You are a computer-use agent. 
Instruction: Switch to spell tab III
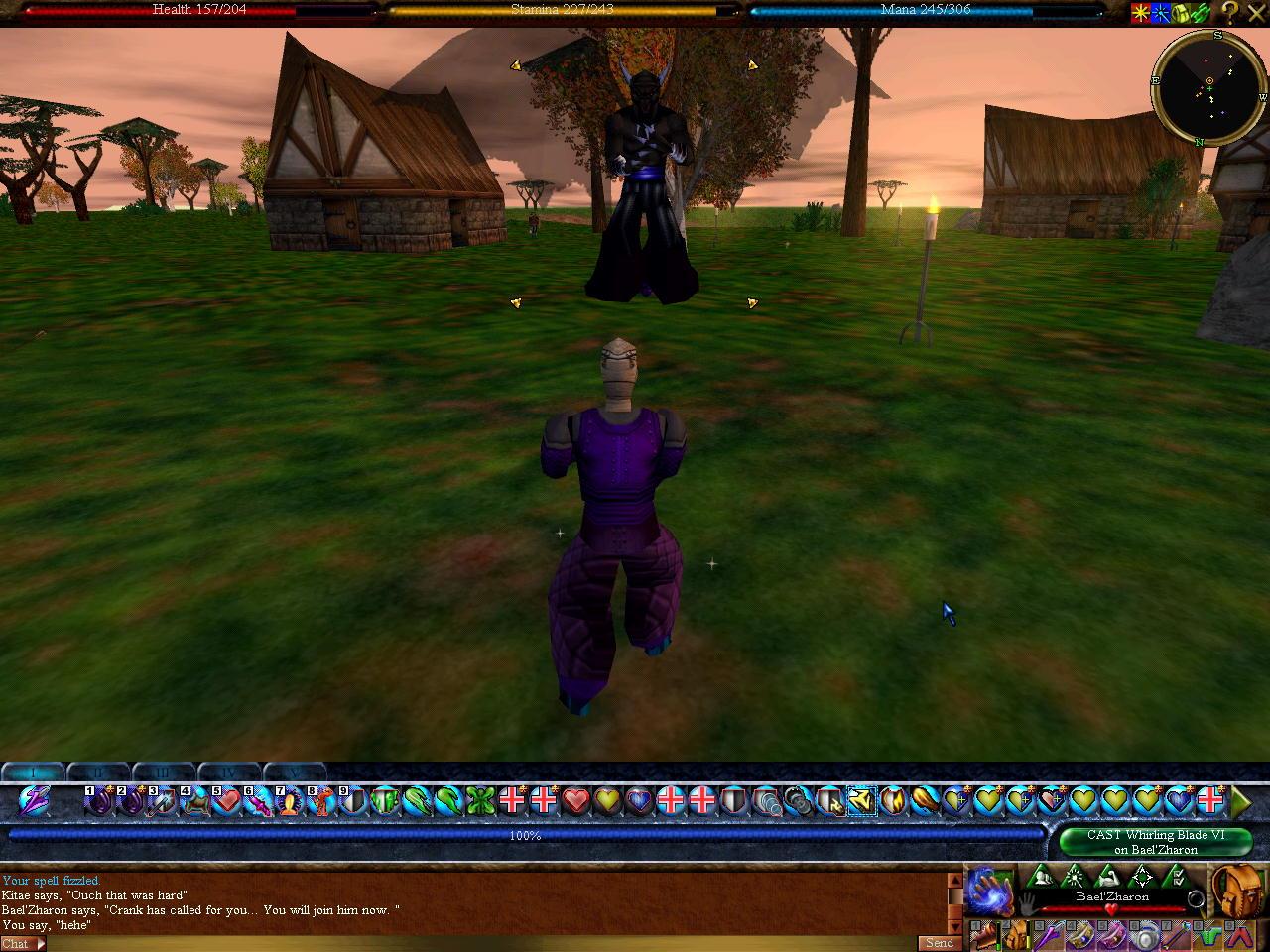[x=164, y=772]
